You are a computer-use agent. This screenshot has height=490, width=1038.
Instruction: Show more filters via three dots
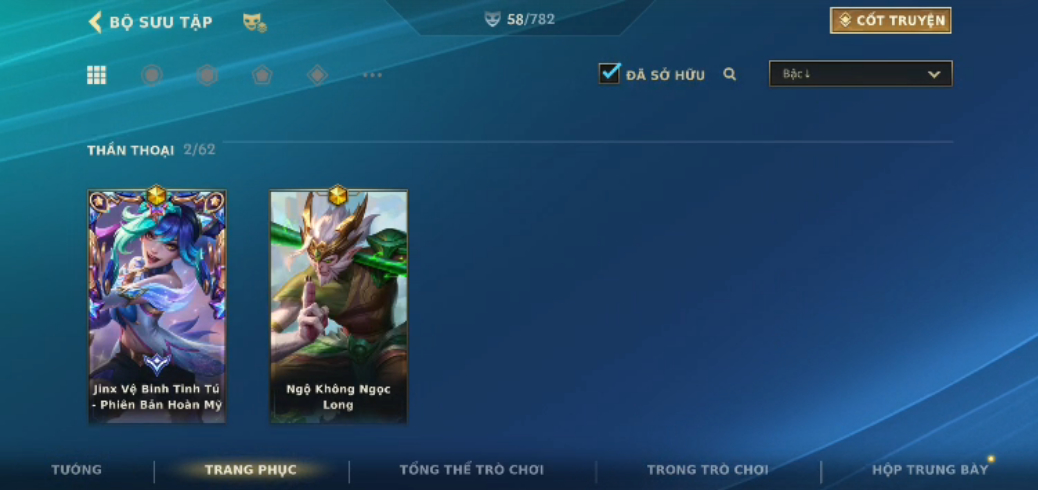[x=372, y=75]
